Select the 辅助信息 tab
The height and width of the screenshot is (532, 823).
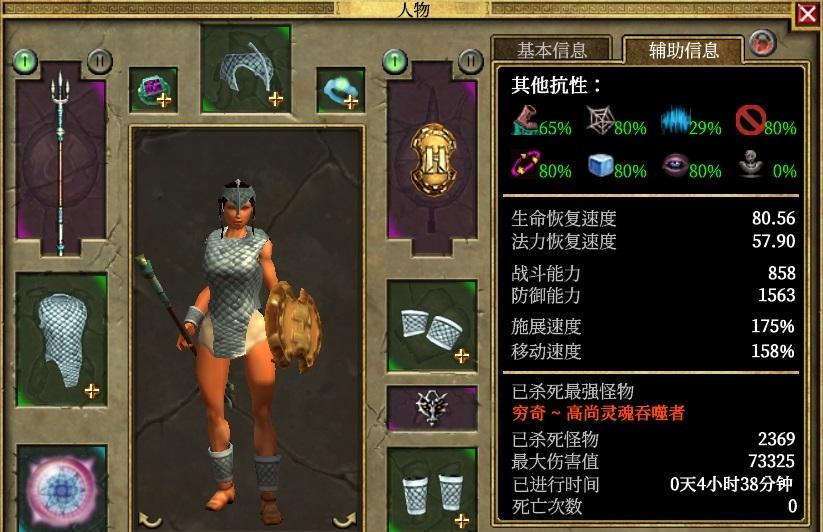click(682, 50)
